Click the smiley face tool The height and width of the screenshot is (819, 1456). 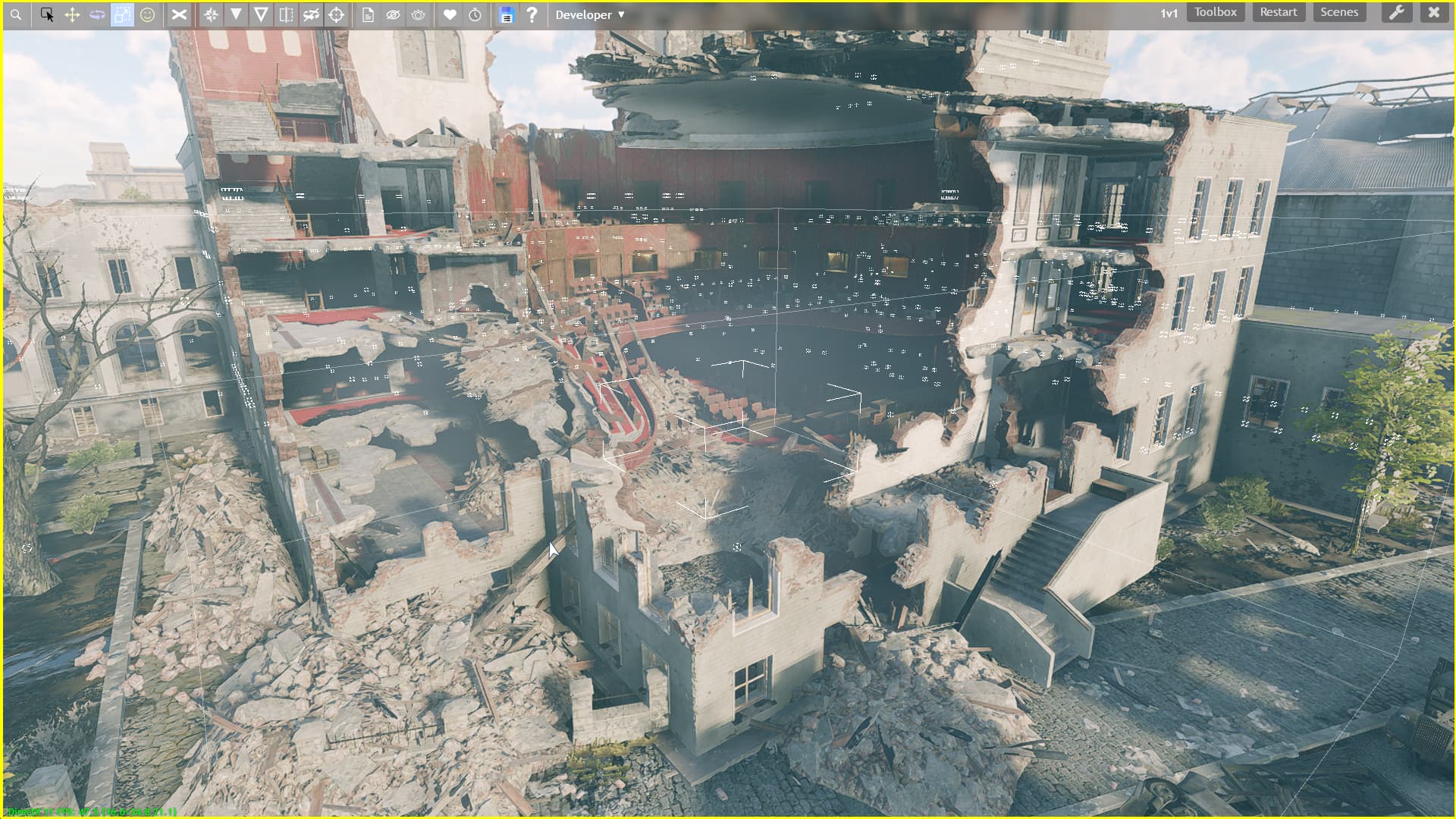pyautogui.click(x=148, y=14)
